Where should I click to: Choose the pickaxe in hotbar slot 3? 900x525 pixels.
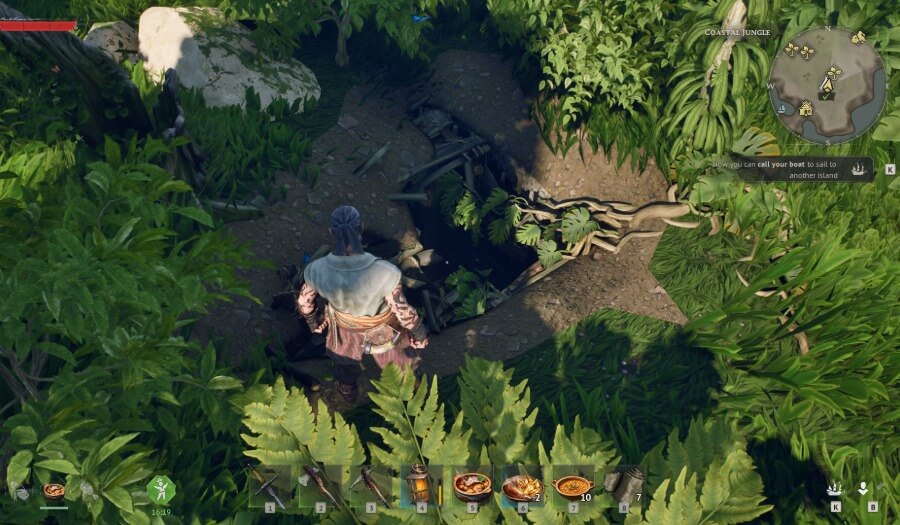coord(370,486)
